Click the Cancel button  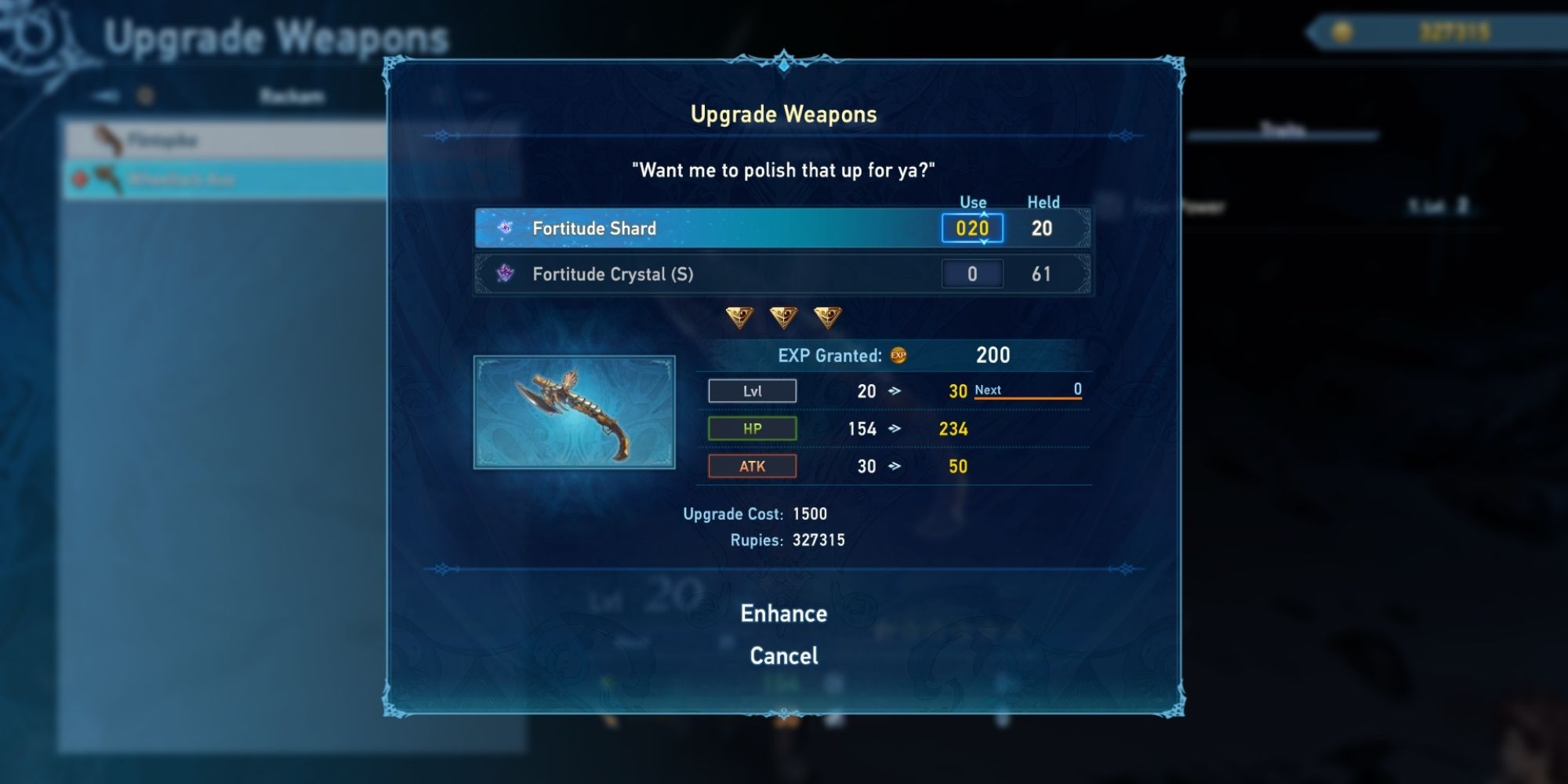click(x=784, y=655)
